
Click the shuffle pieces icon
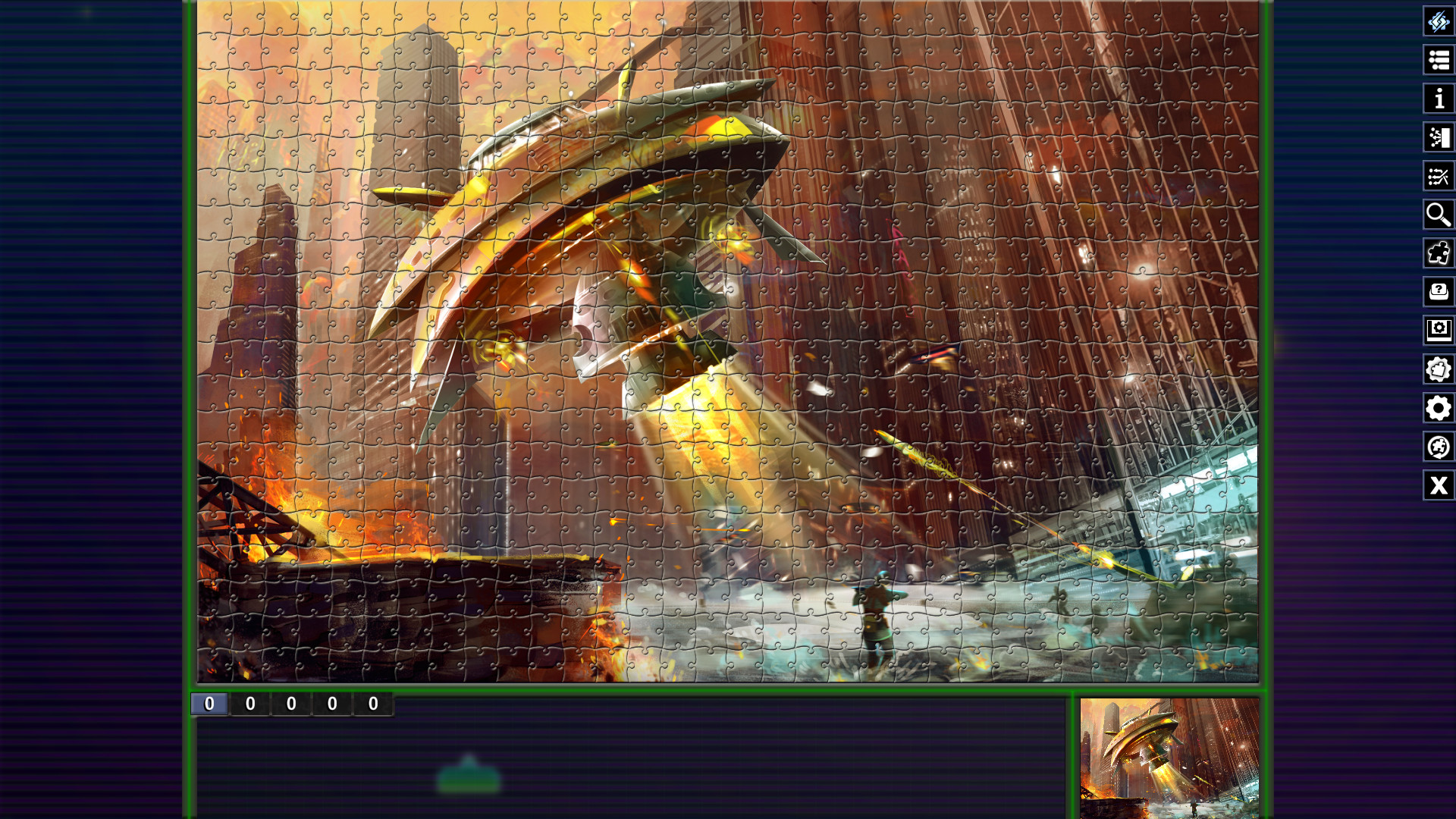click(1439, 176)
